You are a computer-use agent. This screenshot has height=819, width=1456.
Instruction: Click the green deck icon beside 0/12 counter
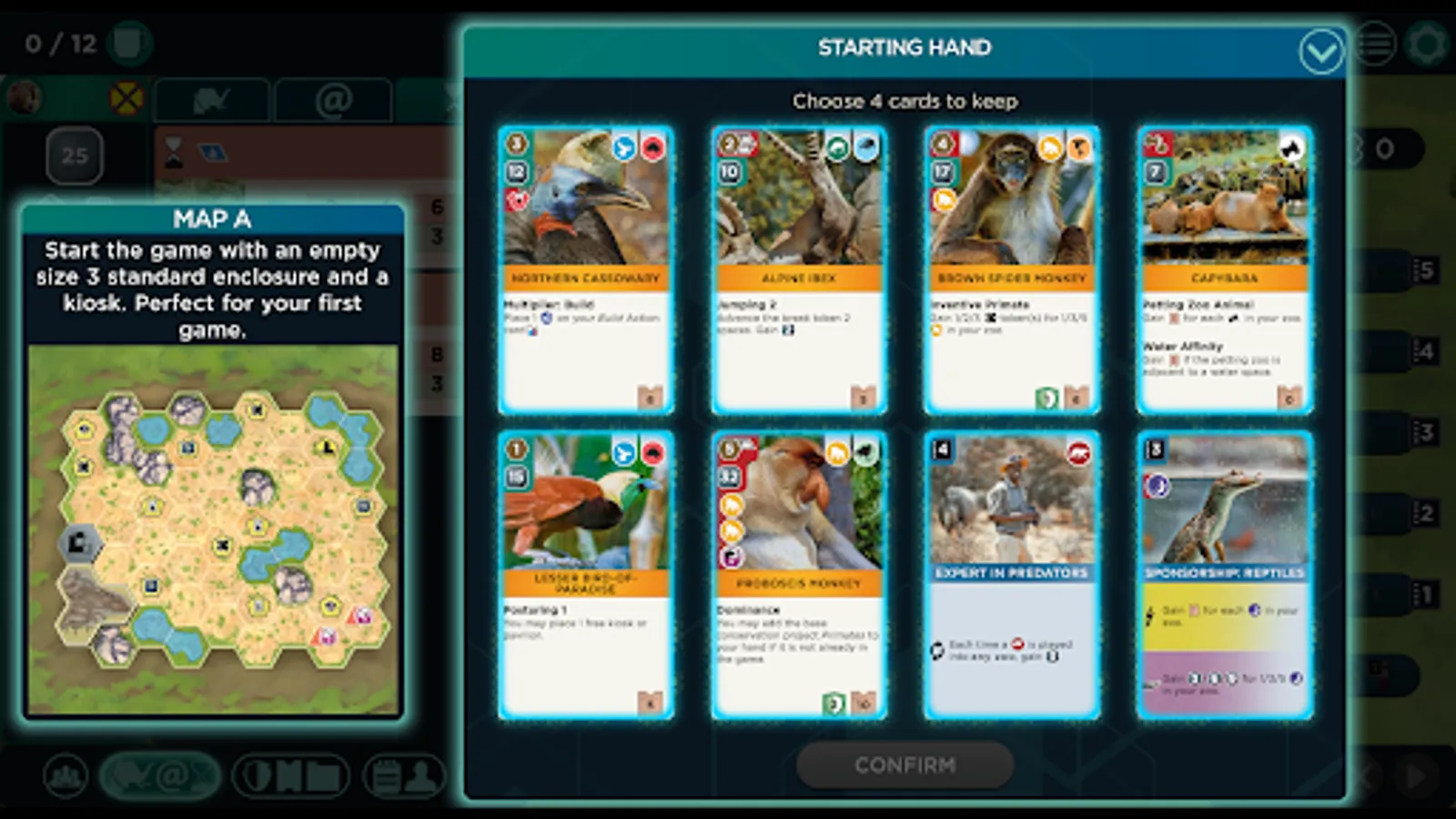(x=129, y=42)
